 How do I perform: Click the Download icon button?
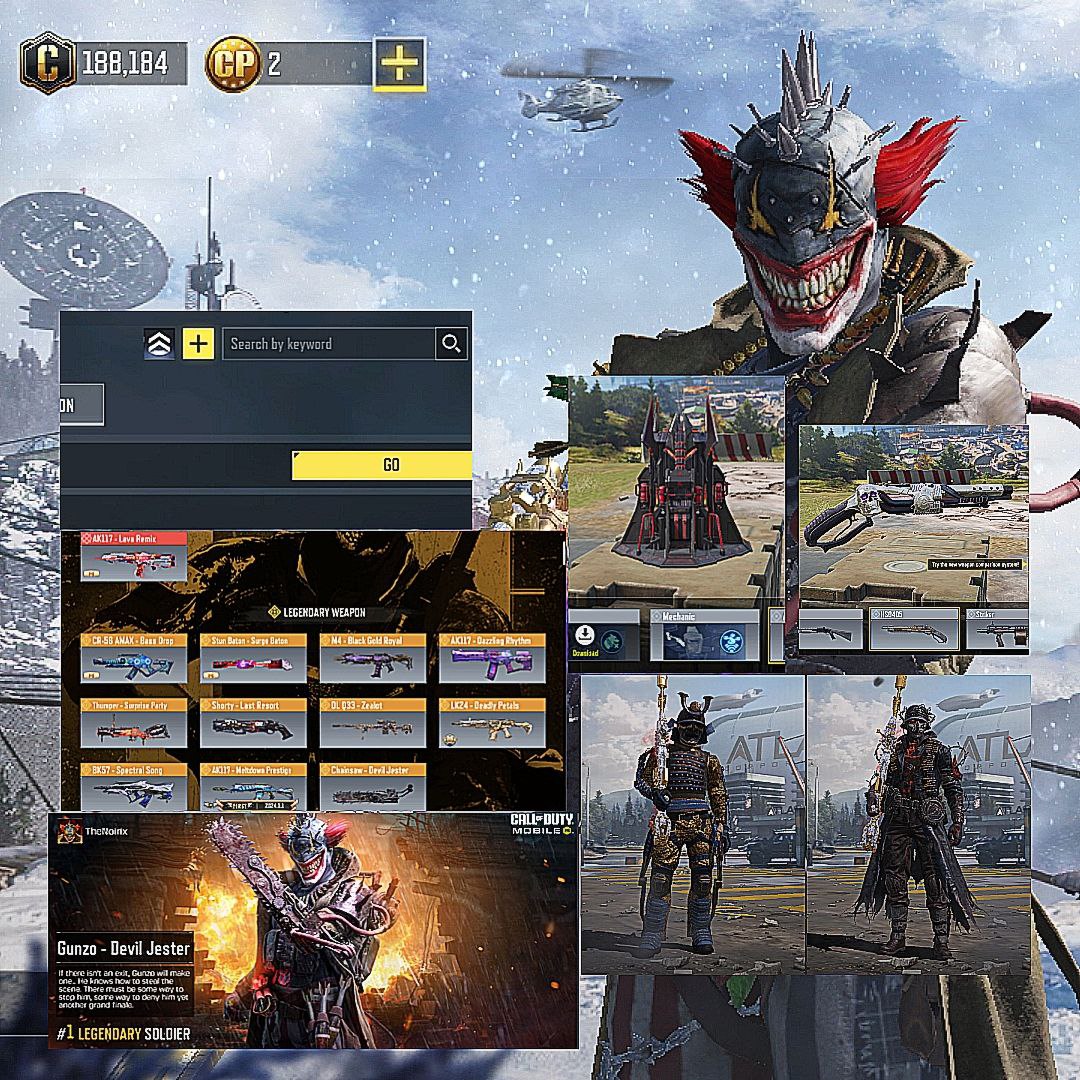pos(585,640)
